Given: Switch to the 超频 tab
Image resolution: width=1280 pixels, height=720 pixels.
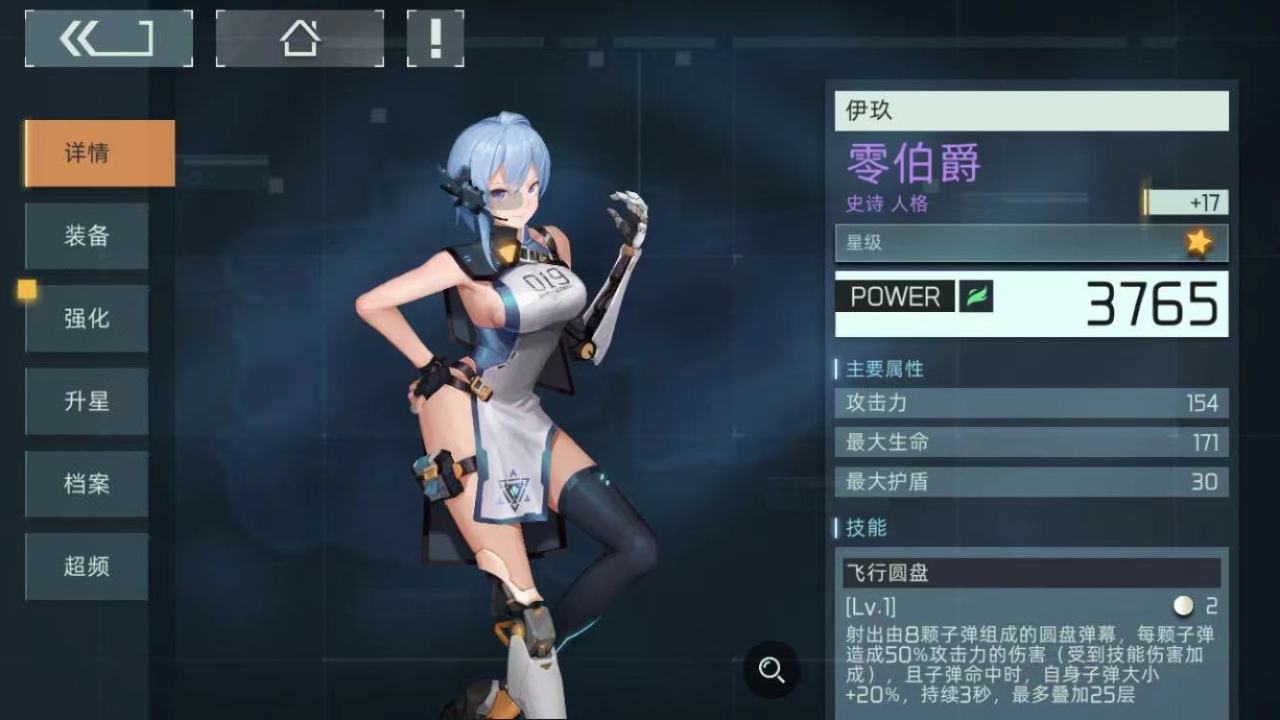Looking at the screenshot, I should click(86, 566).
